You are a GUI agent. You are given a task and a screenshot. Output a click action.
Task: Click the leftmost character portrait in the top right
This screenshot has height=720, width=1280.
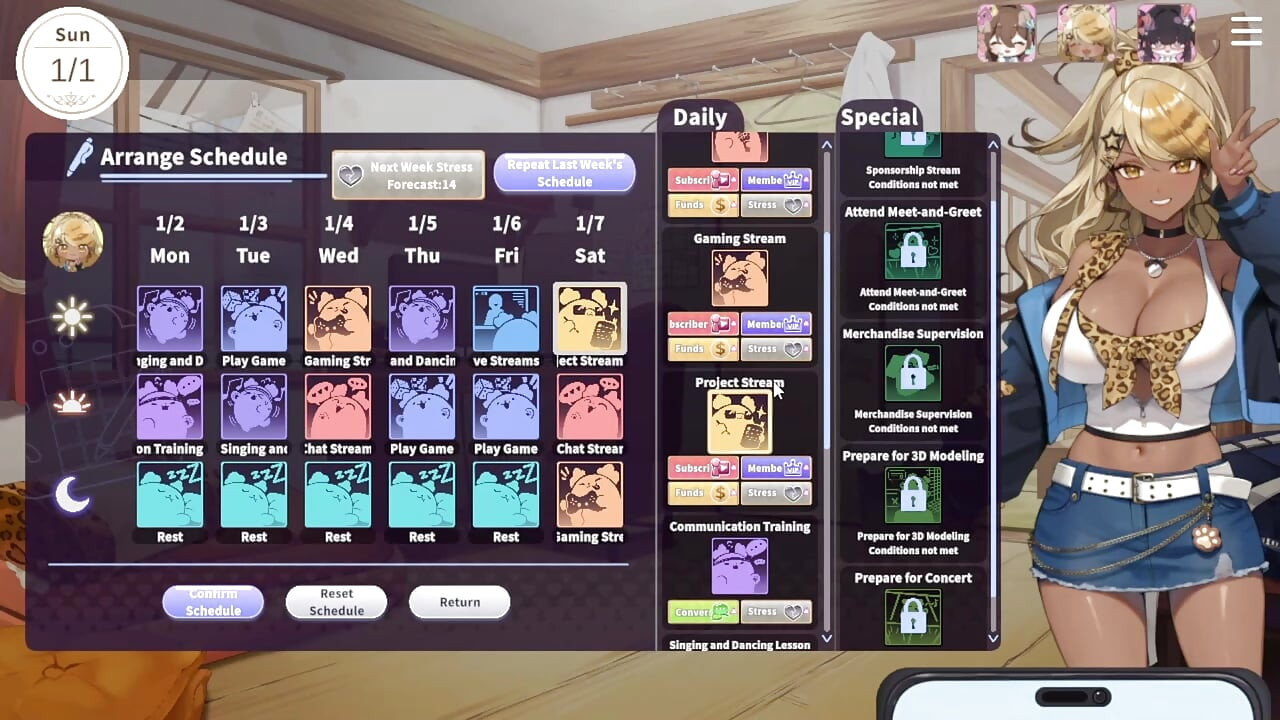1006,33
